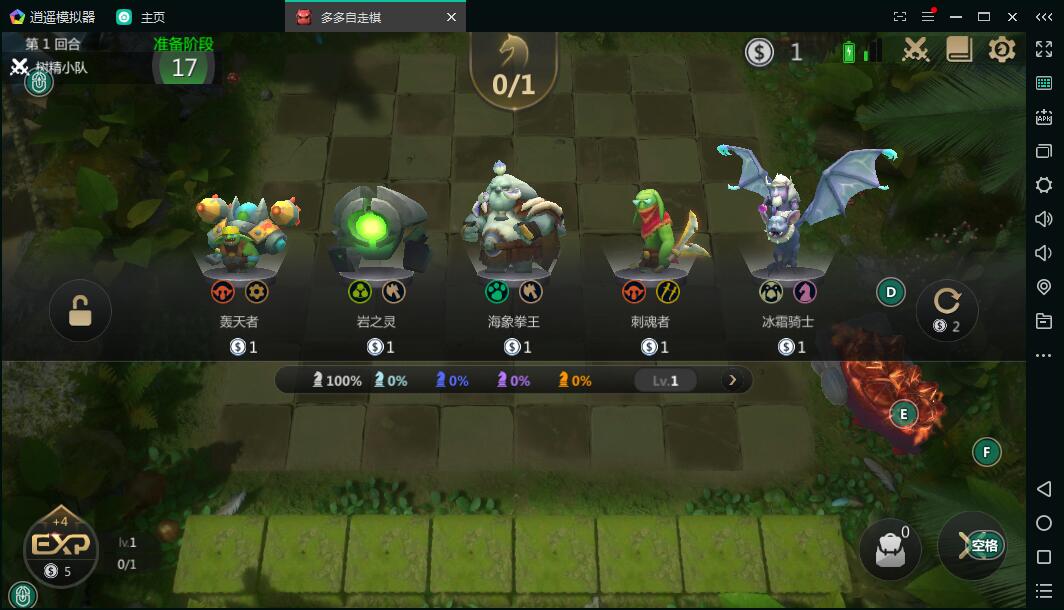Open the book guide icon
Screen dimensions: 1064x610
click(x=959, y=49)
